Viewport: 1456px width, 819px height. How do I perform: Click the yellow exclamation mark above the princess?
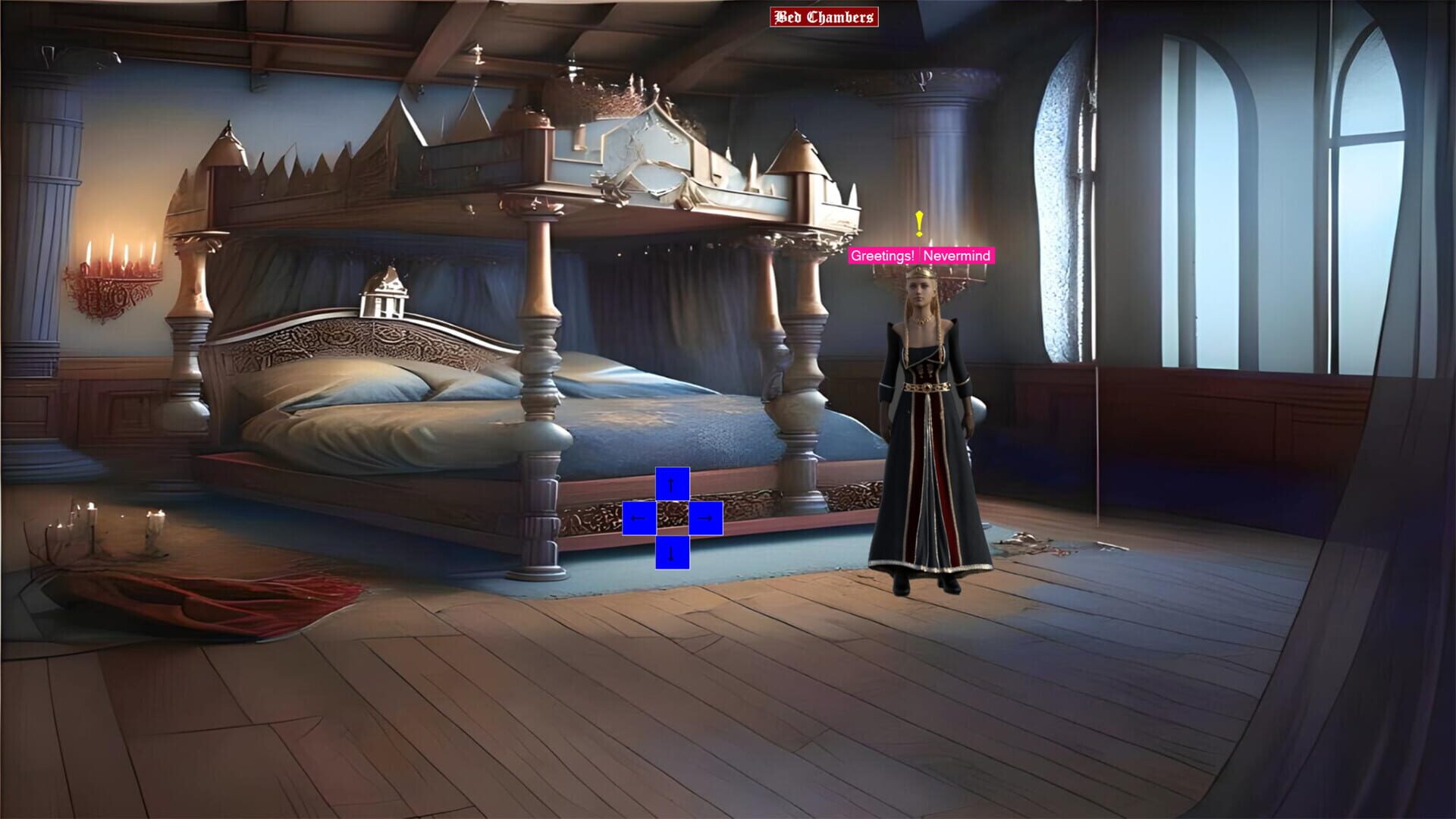coord(919,224)
